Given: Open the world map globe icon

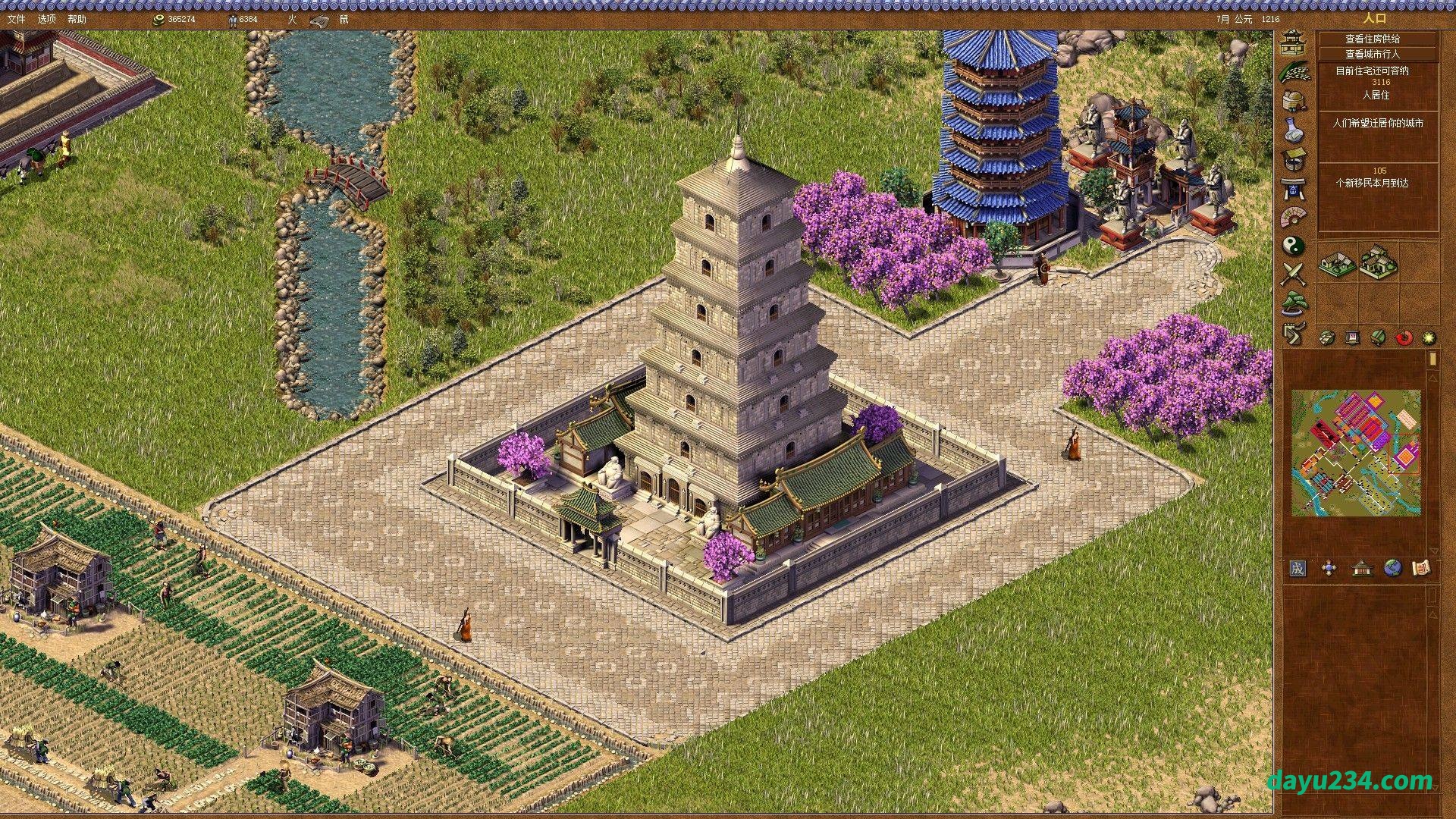Looking at the screenshot, I should pyautogui.click(x=1392, y=568).
